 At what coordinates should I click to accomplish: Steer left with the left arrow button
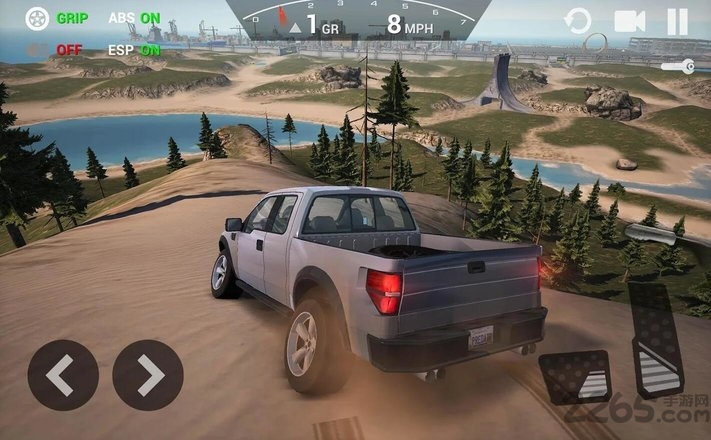(62, 375)
